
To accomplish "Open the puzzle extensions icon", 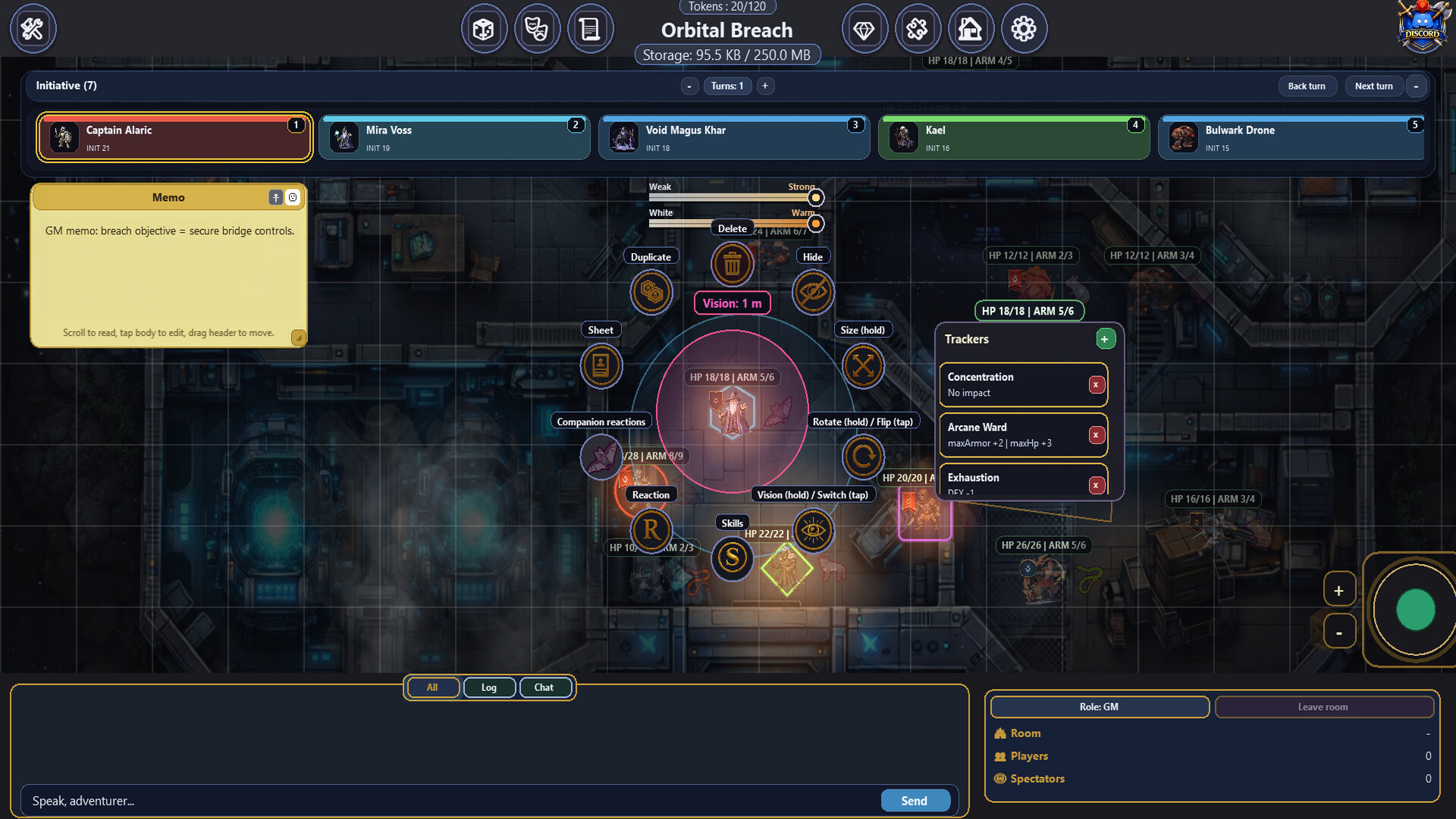I will (x=918, y=28).
